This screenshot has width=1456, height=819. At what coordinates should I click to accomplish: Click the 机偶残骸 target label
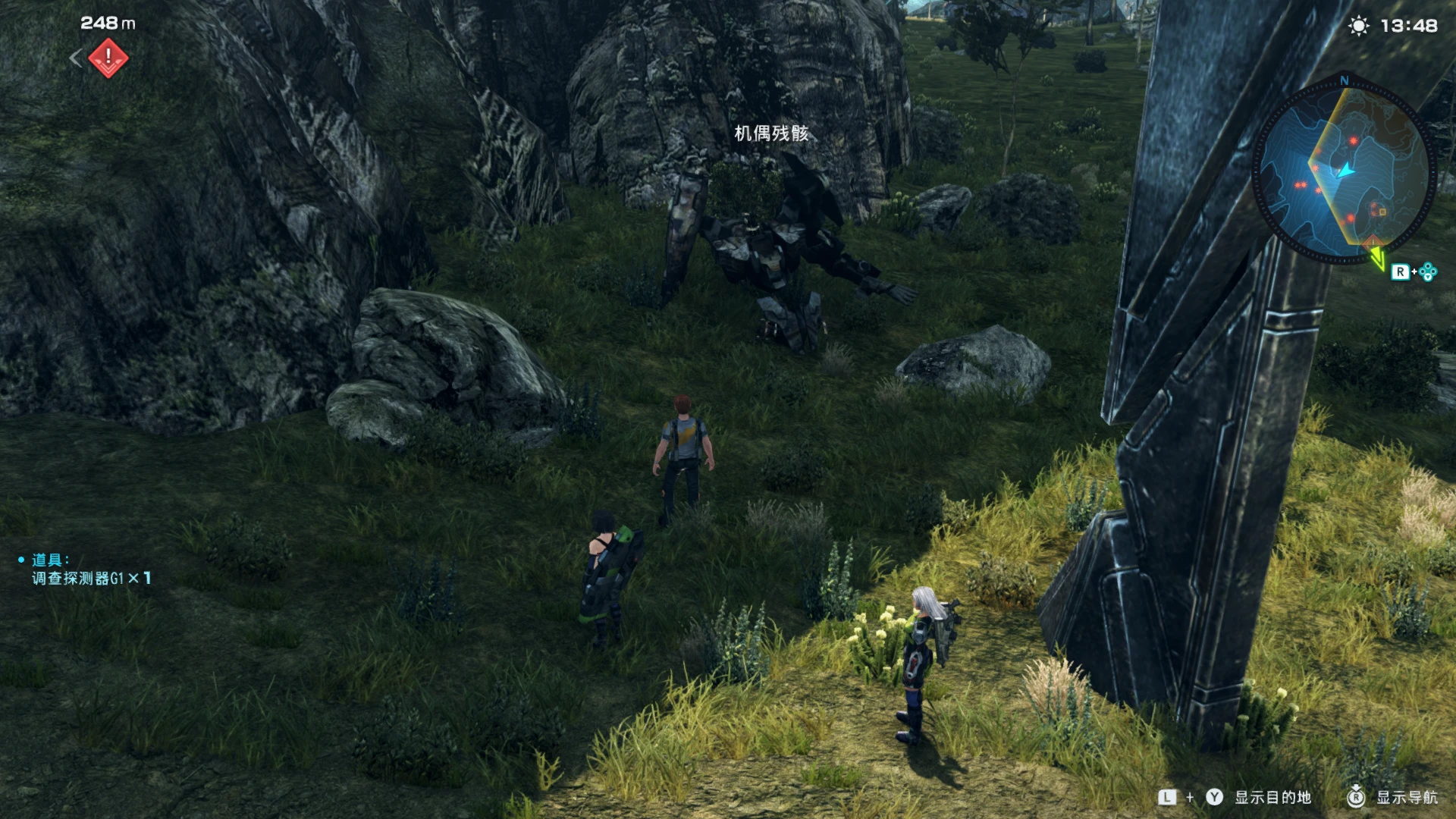coord(771,133)
